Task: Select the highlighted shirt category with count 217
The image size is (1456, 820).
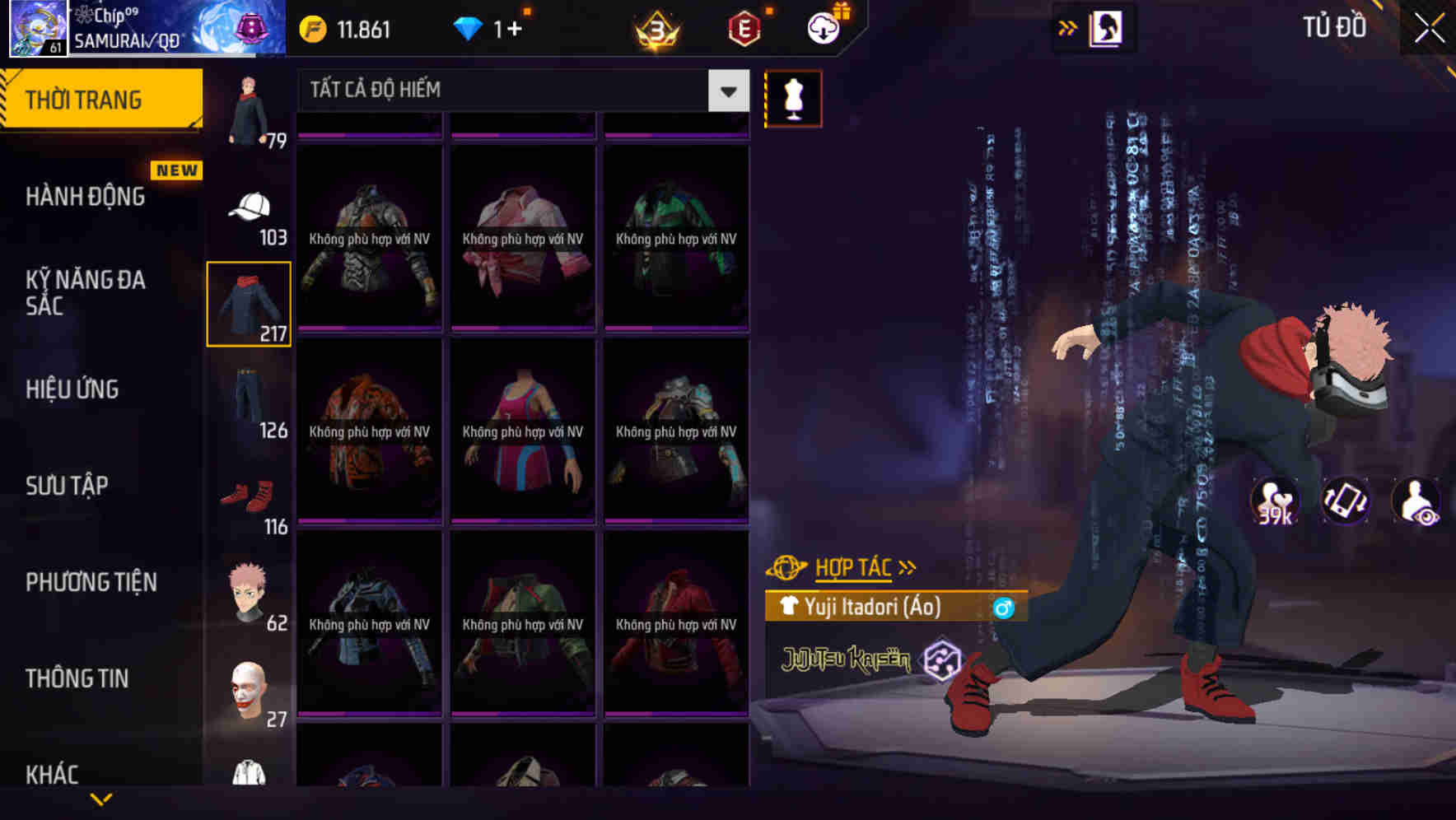Action: point(249,303)
